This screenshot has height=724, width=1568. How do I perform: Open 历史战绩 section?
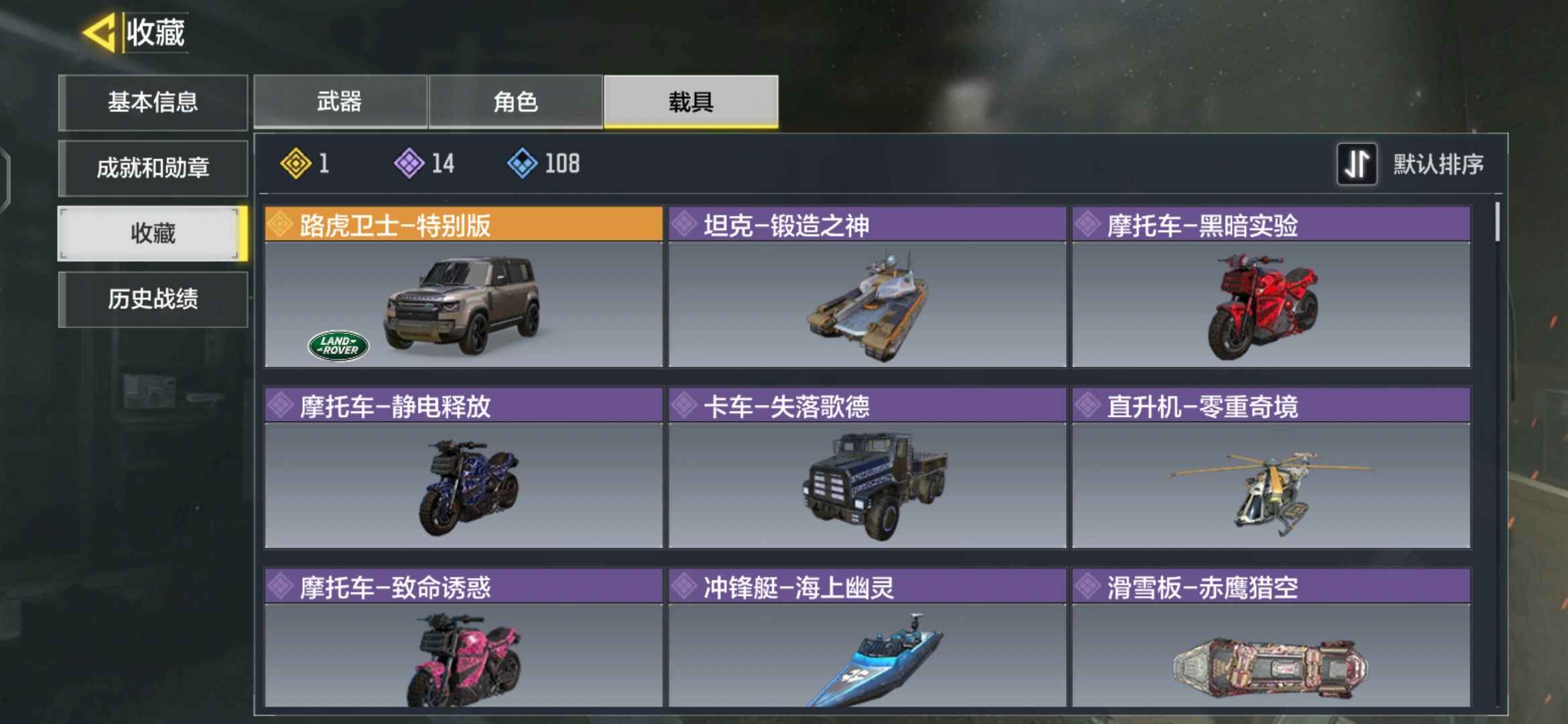click(x=153, y=300)
